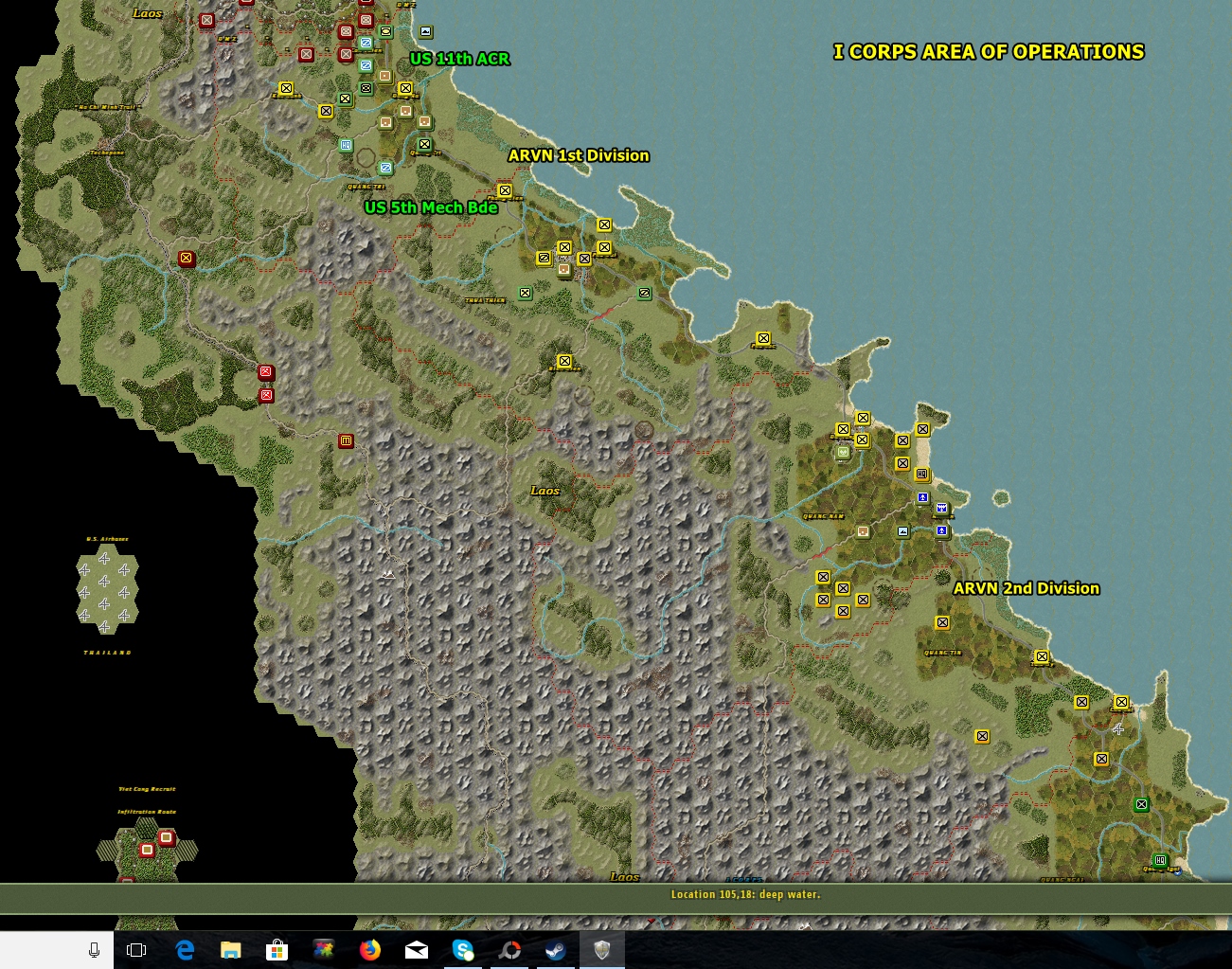Image resolution: width=1232 pixels, height=969 pixels.
Task: Open the Windows Defender shield from the taskbar
Action: click(602, 952)
